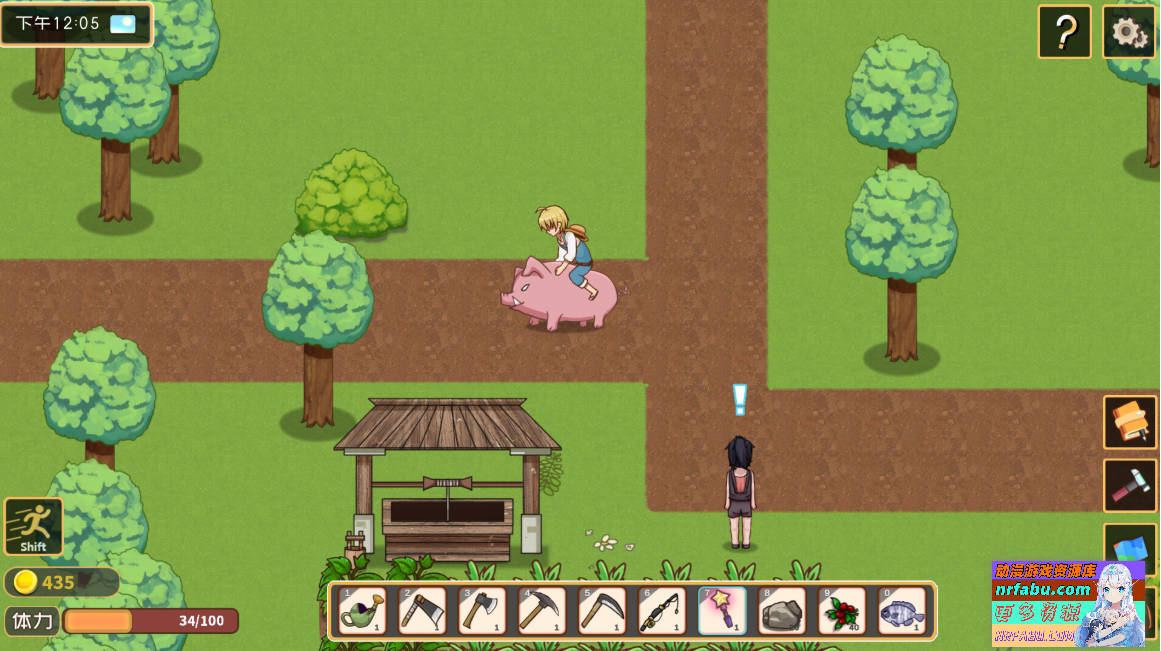Open the gear settings menu
Screen dimensions: 1161x651
point(1129,32)
